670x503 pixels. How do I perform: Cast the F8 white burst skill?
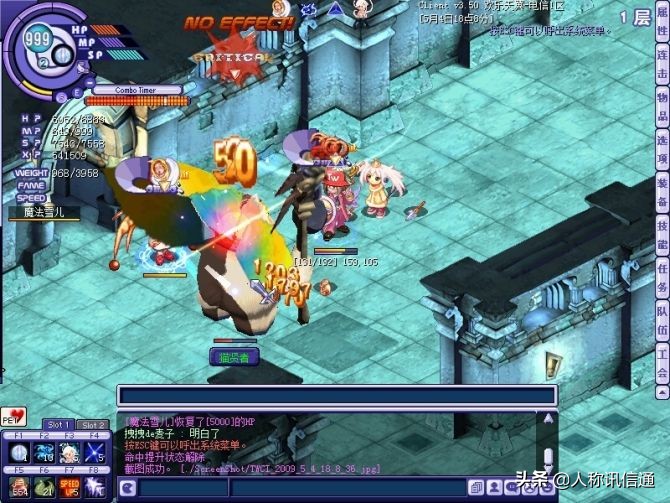pyautogui.click(x=96, y=485)
